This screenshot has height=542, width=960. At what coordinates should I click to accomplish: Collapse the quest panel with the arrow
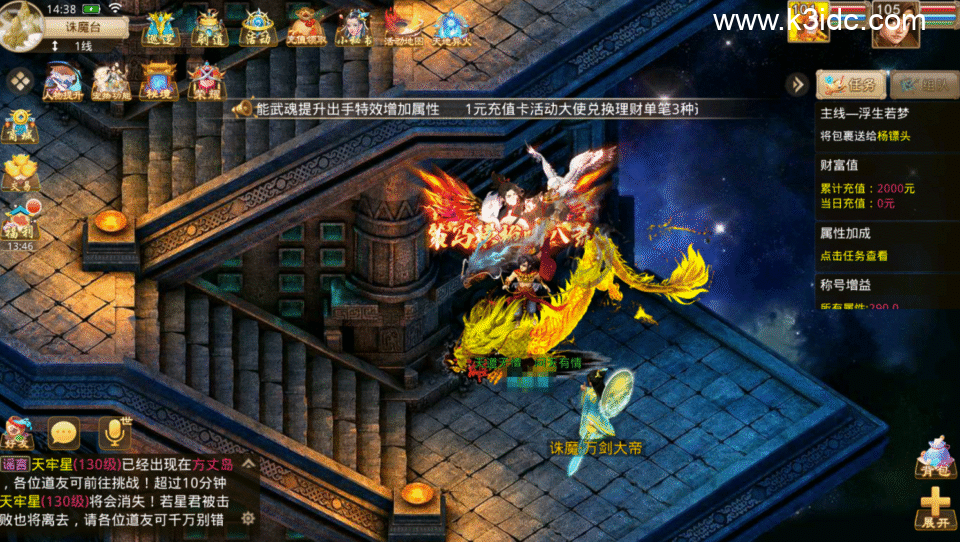(x=796, y=84)
